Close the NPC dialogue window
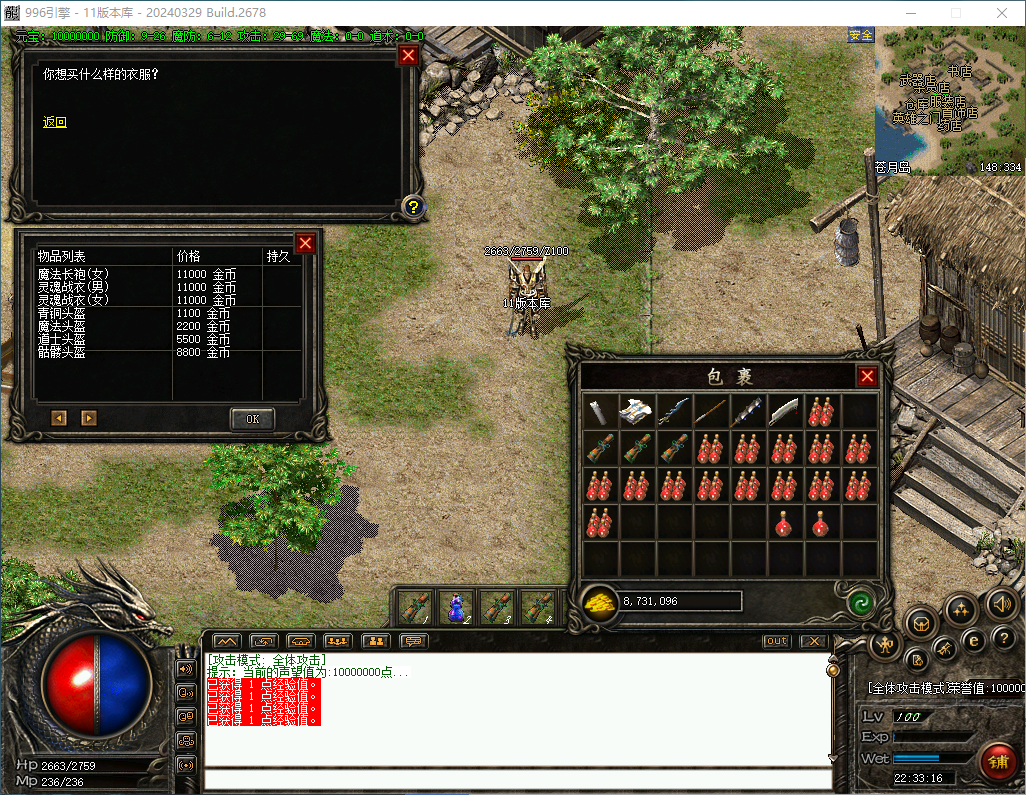The height and width of the screenshot is (795, 1026). (408, 56)
